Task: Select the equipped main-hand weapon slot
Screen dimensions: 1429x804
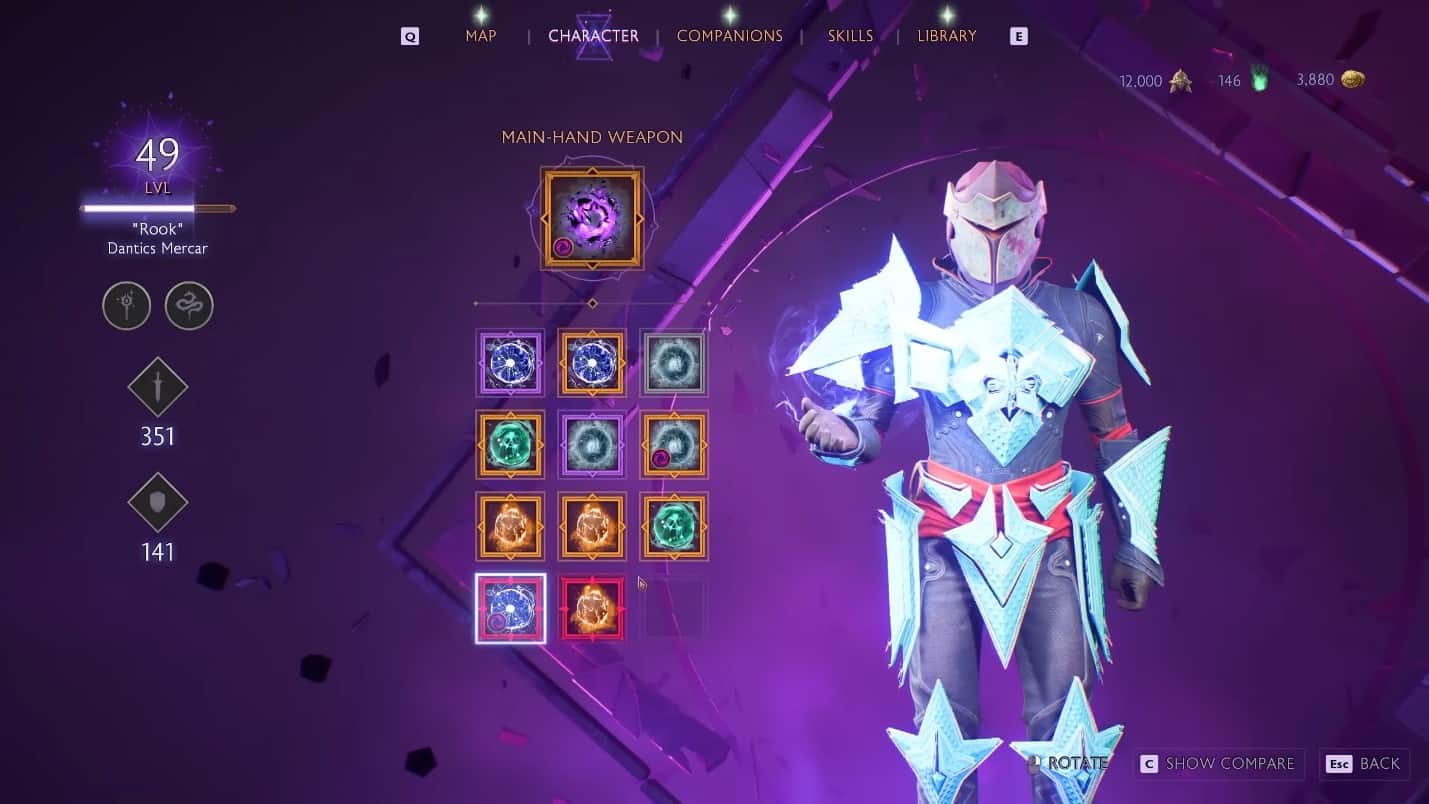Action: (x=592, y=218)
